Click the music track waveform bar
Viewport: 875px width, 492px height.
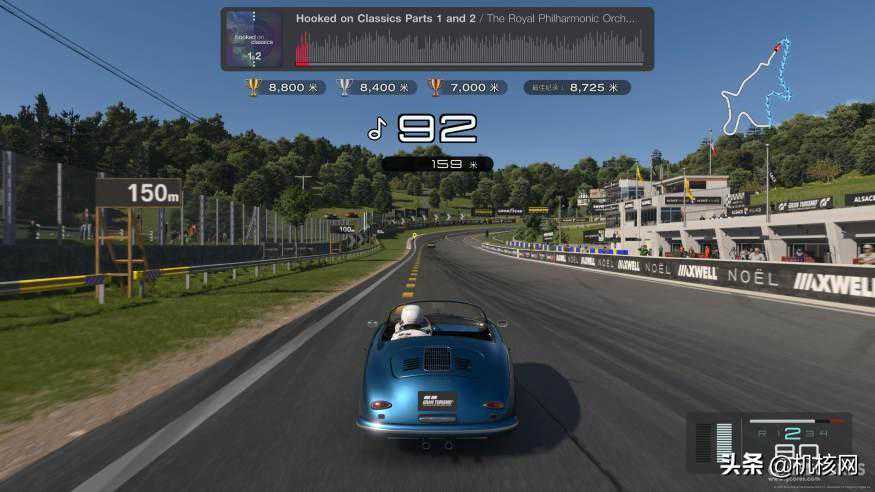pyautogui.click(x=470, y=48)
